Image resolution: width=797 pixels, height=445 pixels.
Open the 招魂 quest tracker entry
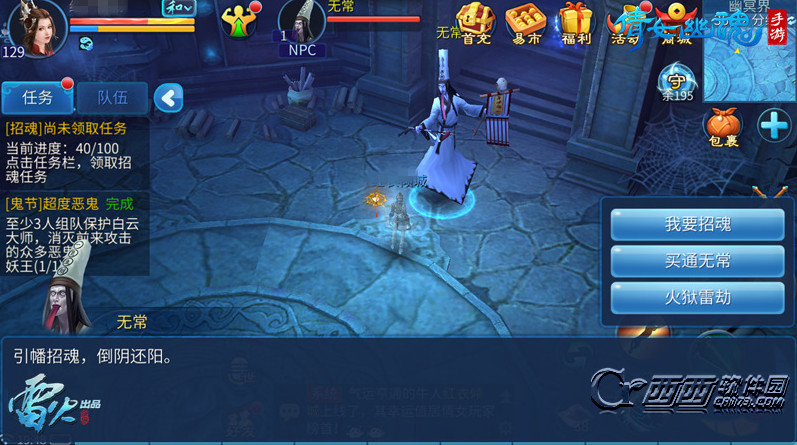tap(74, 152)
